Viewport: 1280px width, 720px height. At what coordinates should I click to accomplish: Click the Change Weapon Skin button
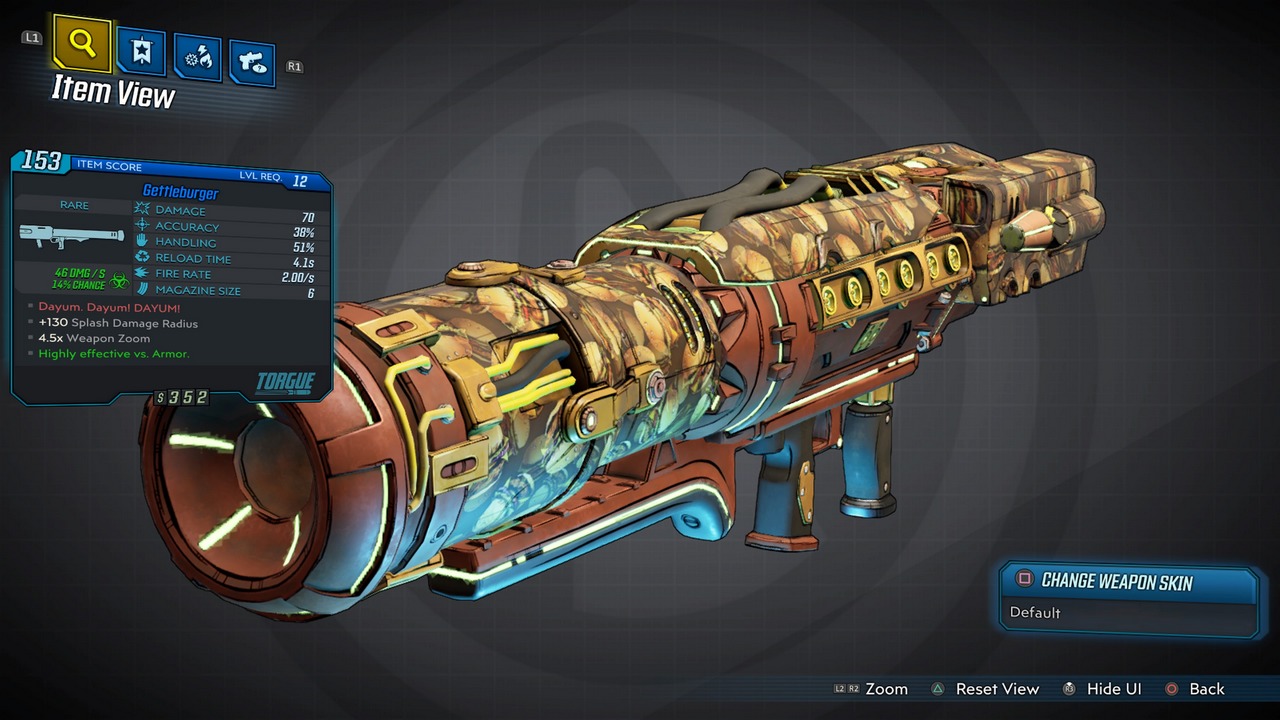[1116, 581]
